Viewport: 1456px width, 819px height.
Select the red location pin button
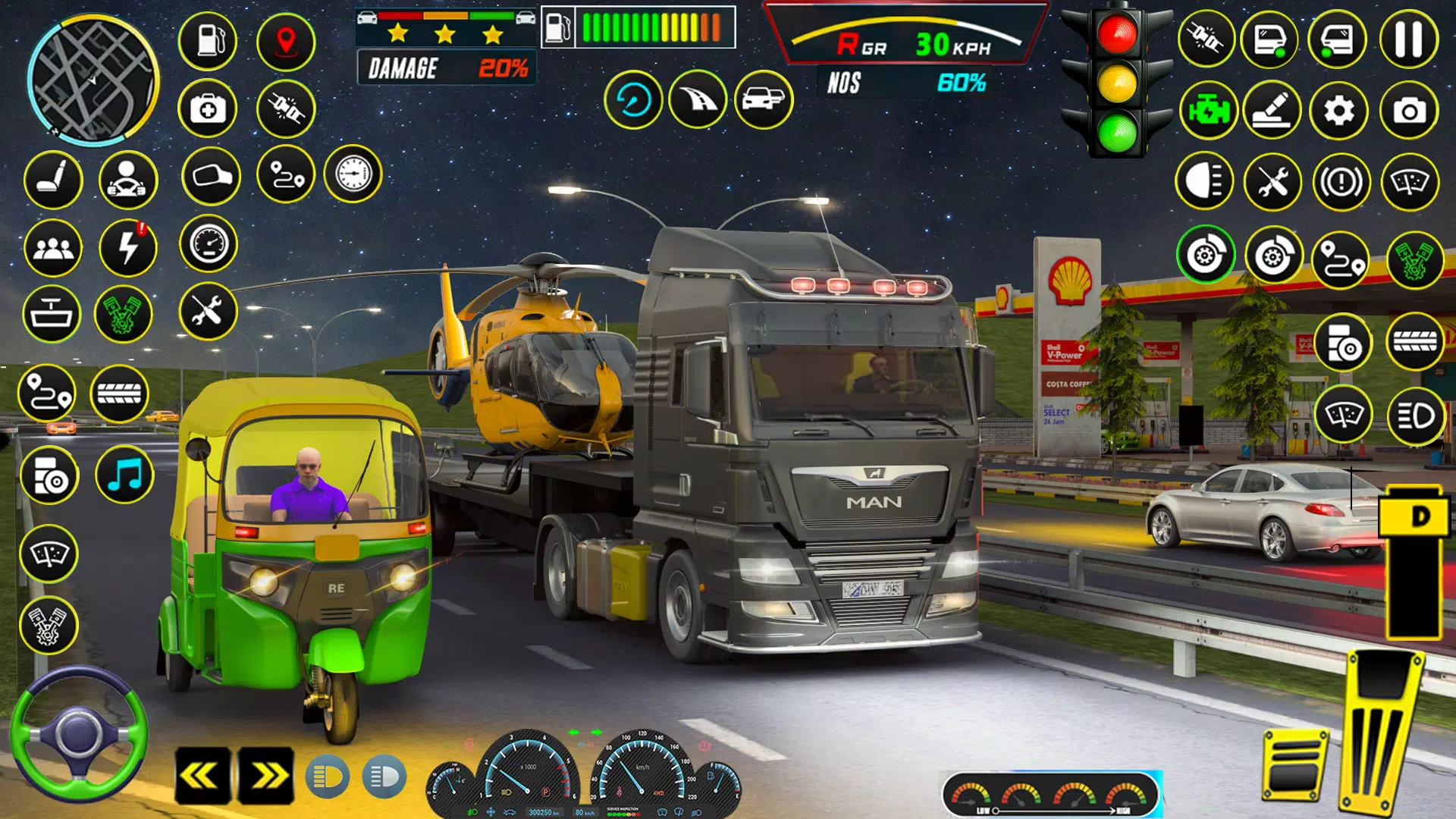coord(286,40)
